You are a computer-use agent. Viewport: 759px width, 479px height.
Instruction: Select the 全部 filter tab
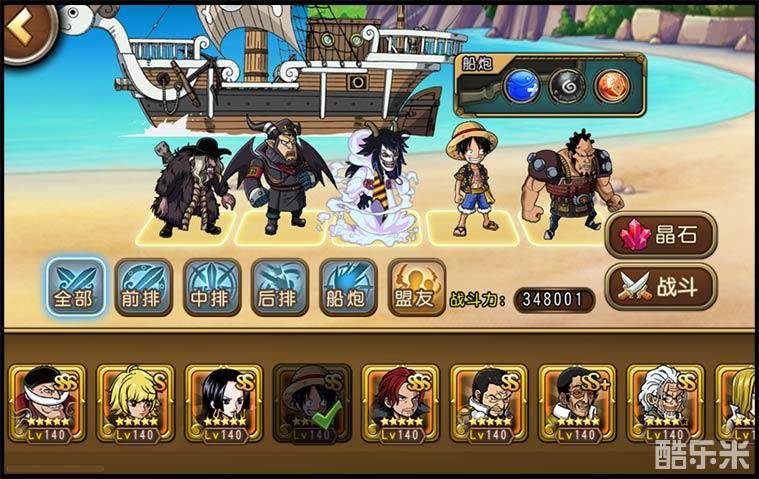[77, 289]
